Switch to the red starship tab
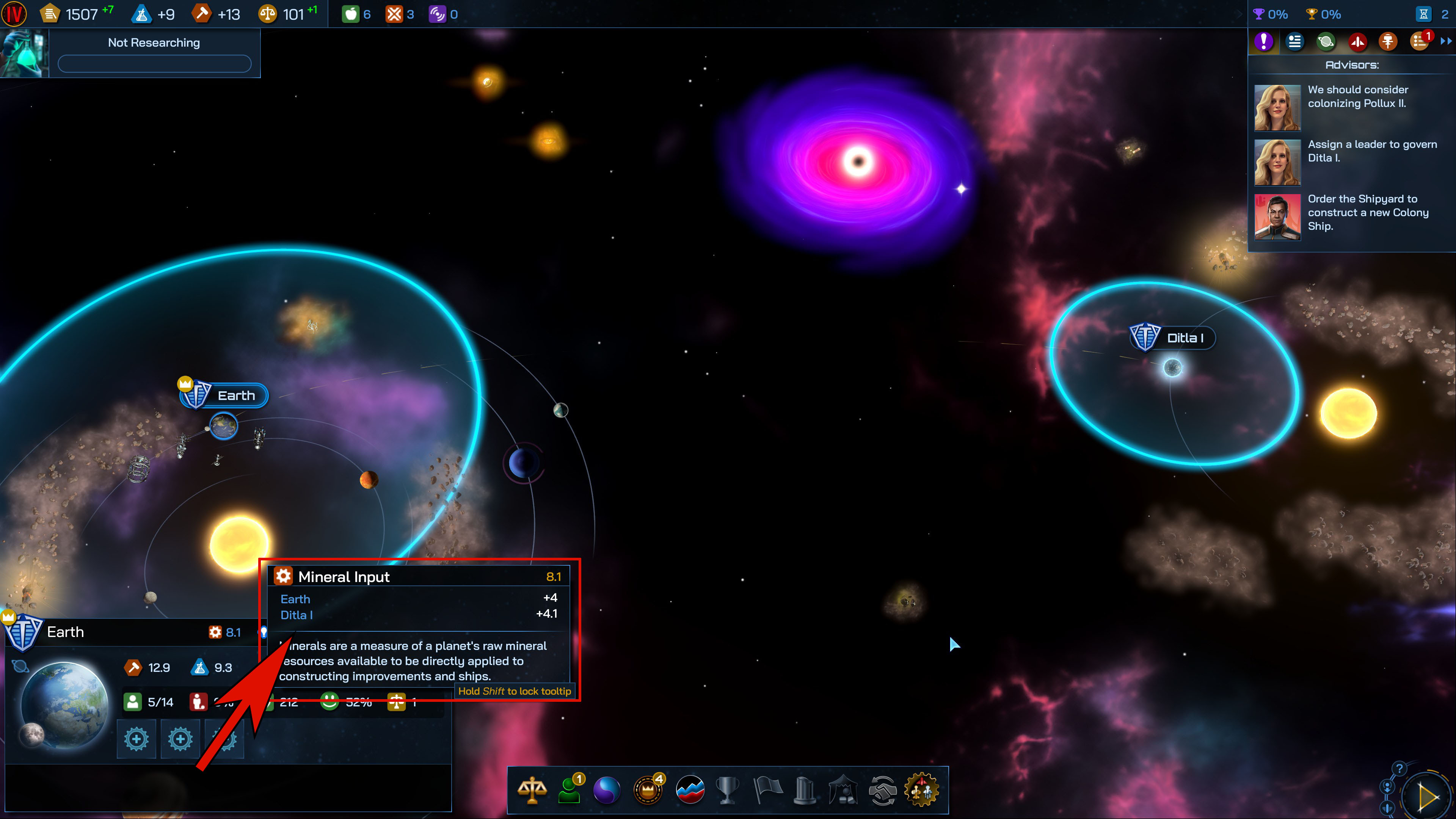The height and width of the screenshot is (819, 1456). click(1357, 41)
